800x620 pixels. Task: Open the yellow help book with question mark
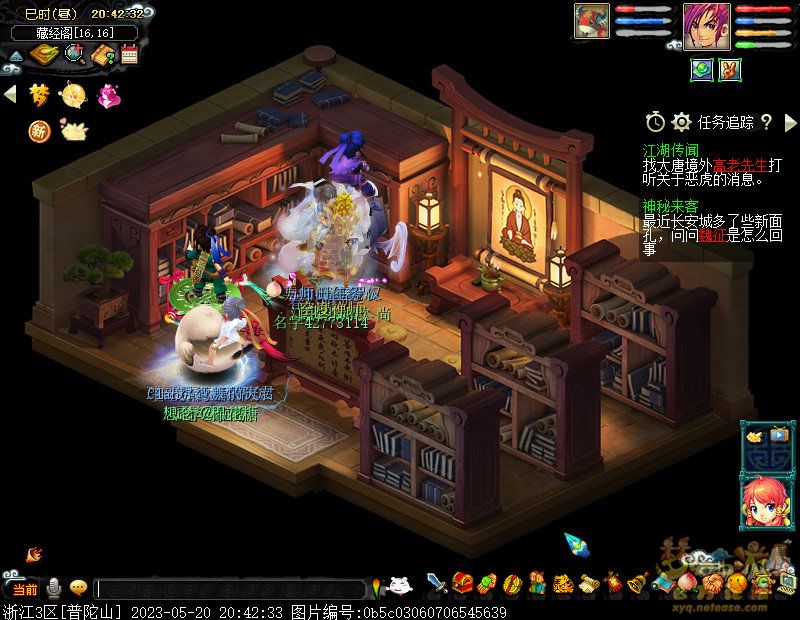click(x=102, y=54)
